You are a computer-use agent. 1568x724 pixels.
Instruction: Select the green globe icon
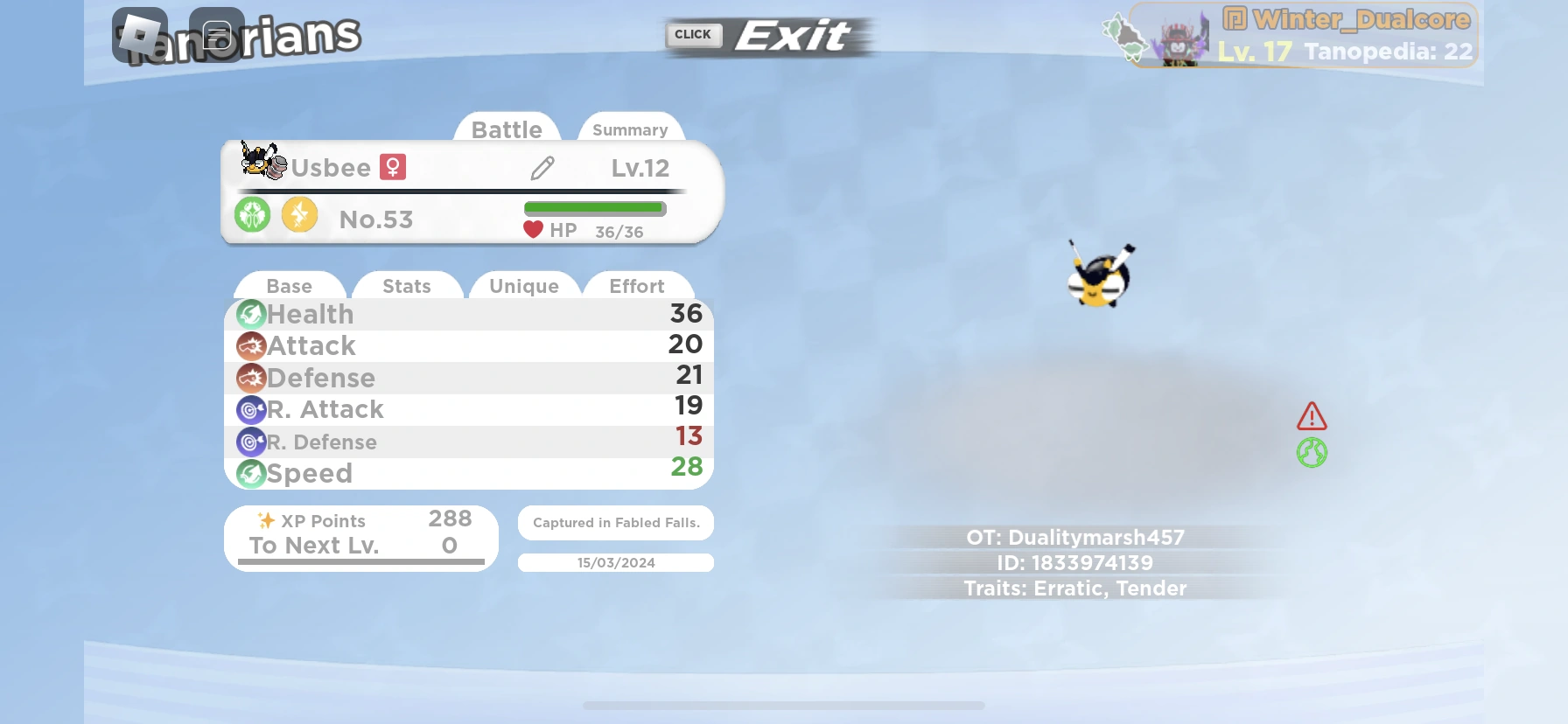click(1312, 453)
